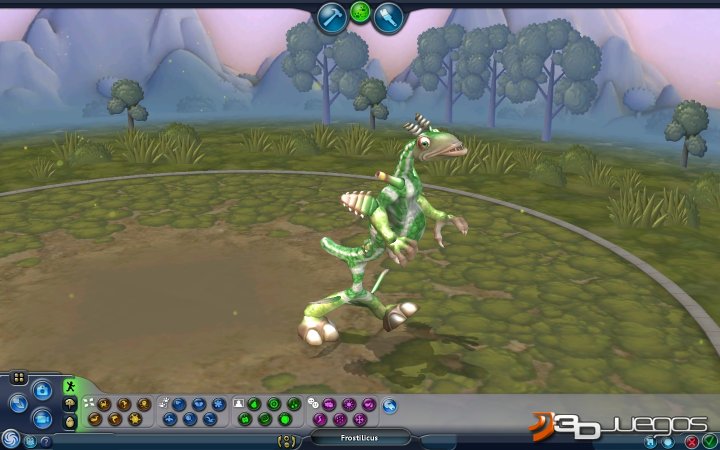Open the mushroom-shaped tab on the left panel

(x=70, y=404)
